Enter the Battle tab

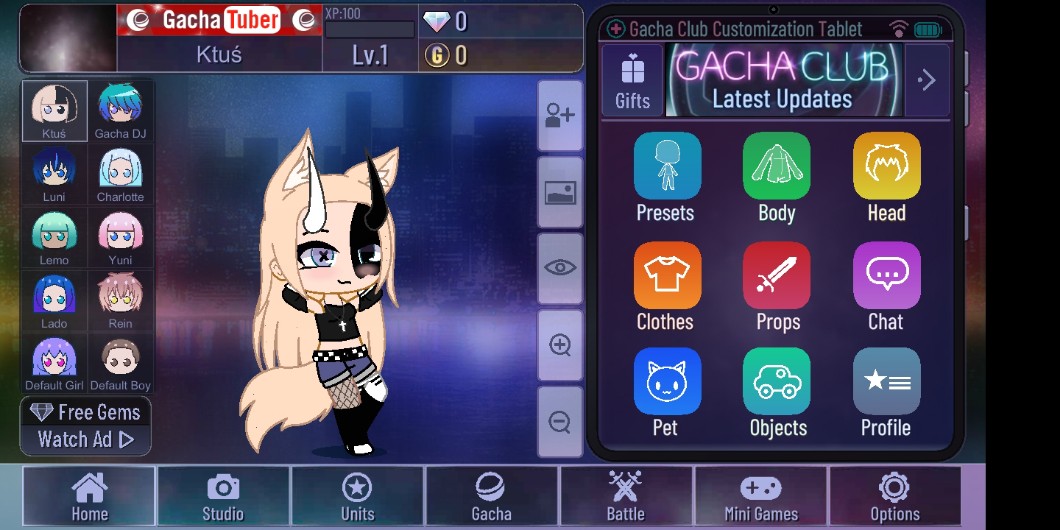point(625,497)
